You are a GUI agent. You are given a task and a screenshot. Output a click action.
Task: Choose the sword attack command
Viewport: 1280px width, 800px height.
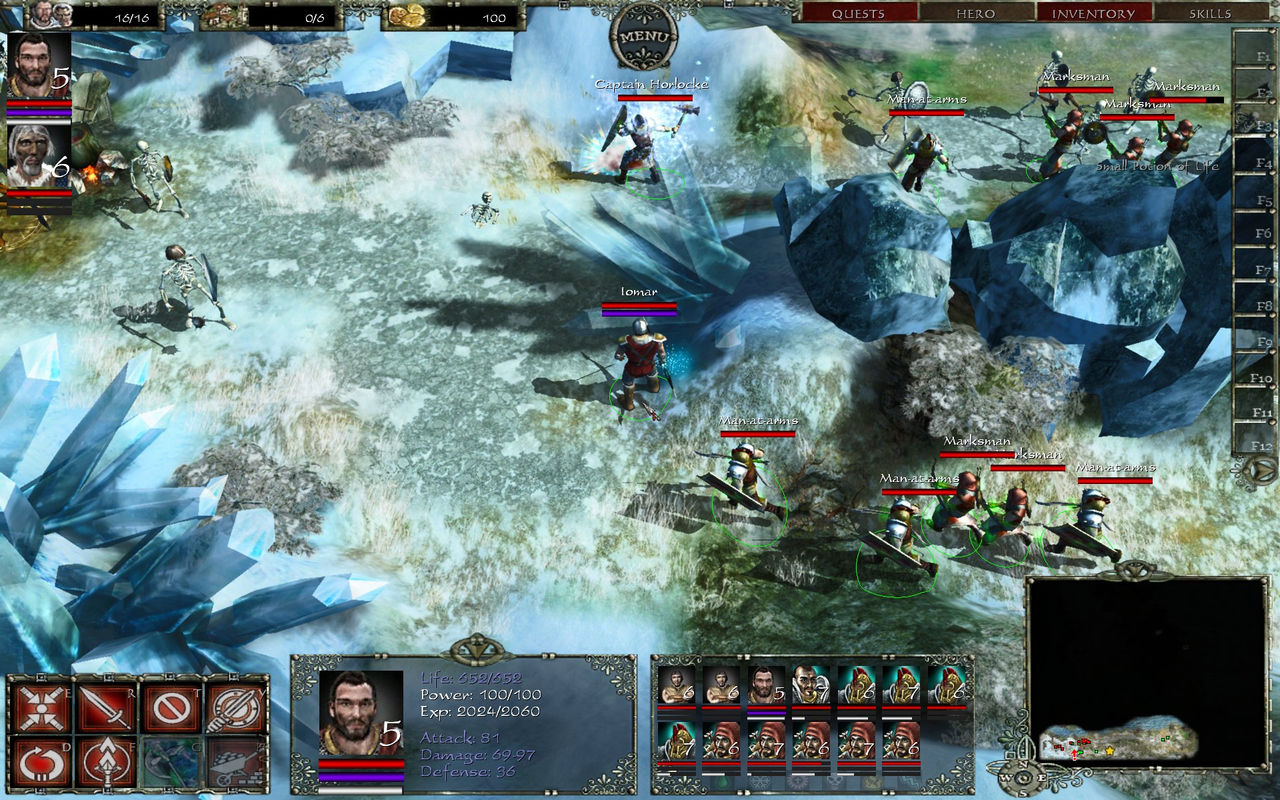click(107, 708)
